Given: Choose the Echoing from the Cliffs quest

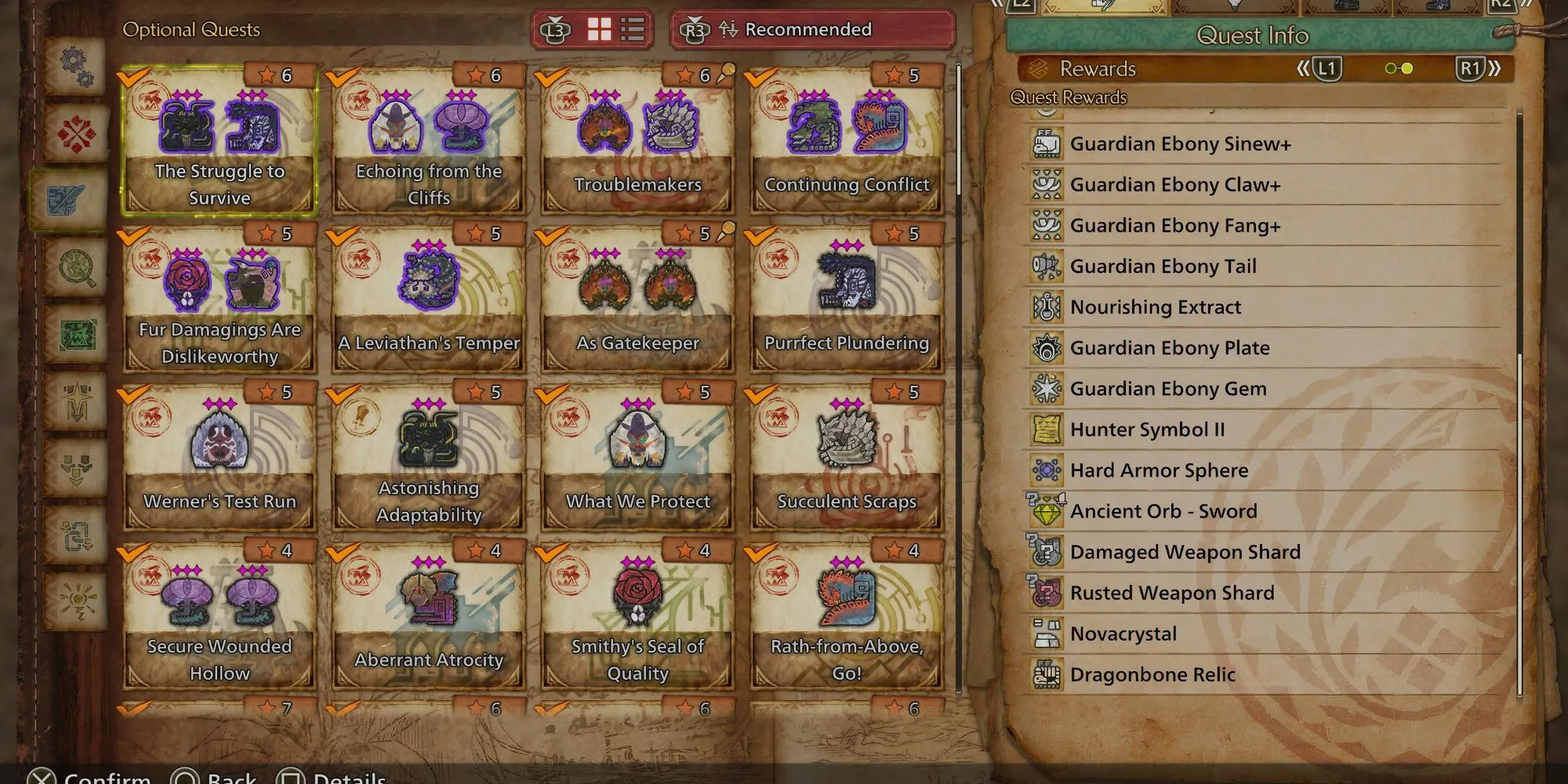Looking at the screenshot, I should click(428, 141).
